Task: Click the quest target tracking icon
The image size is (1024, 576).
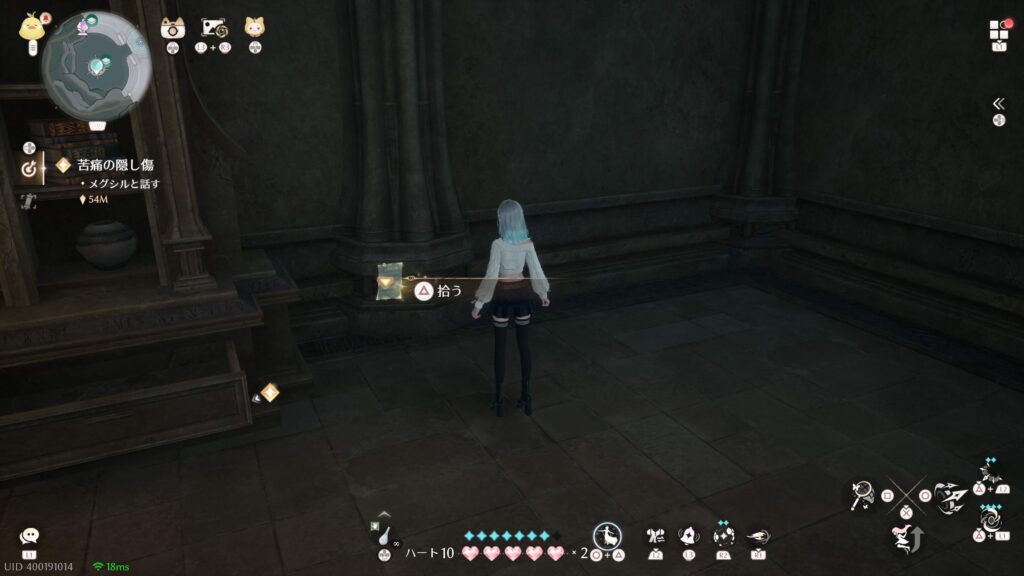Action: pos(29,171)
